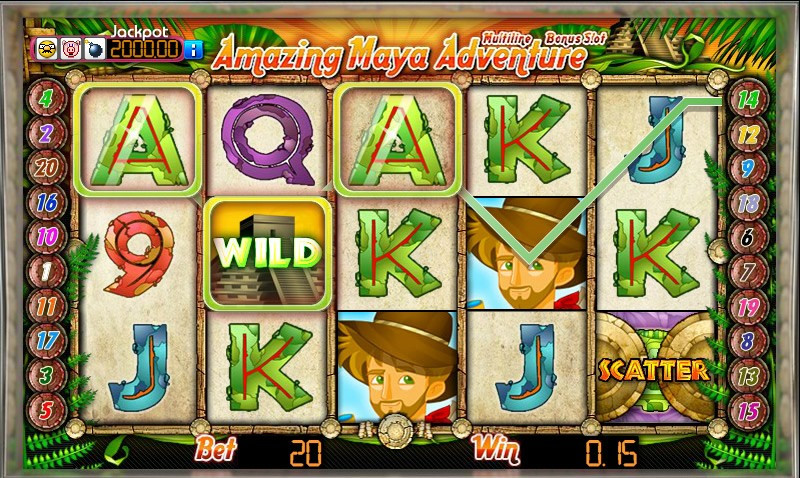Click the mustache glasses face icon
Viewport: 800px width, 478px height.
click(47, 48)
